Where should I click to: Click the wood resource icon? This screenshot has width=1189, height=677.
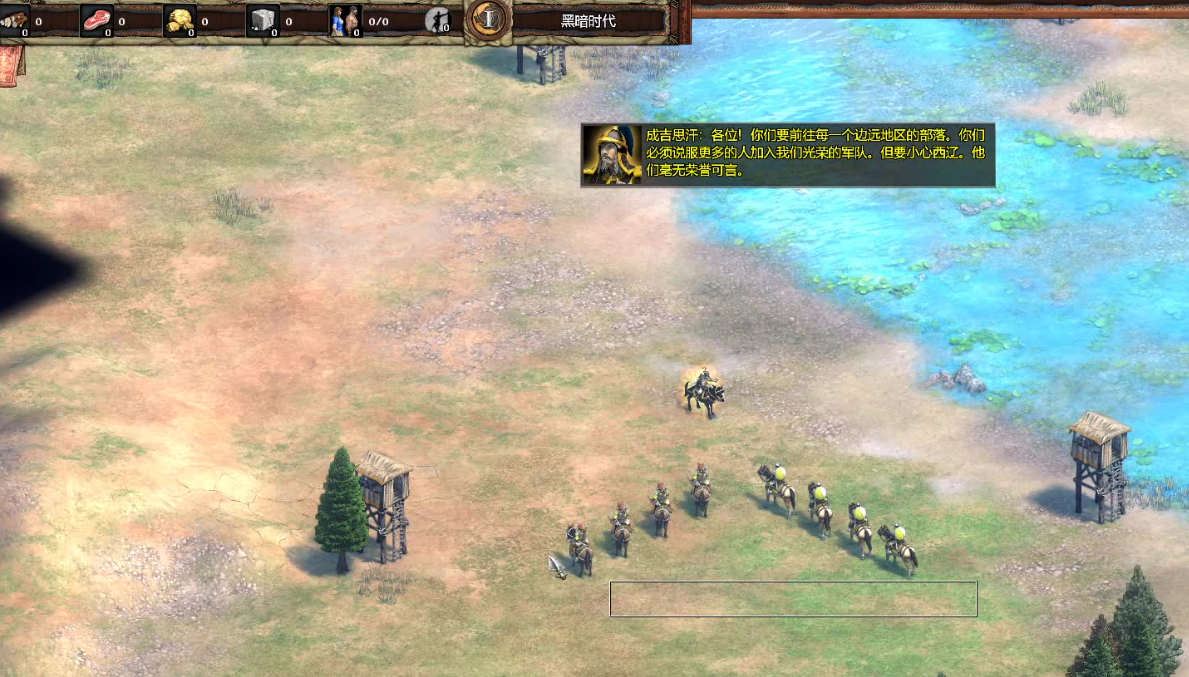13,20
